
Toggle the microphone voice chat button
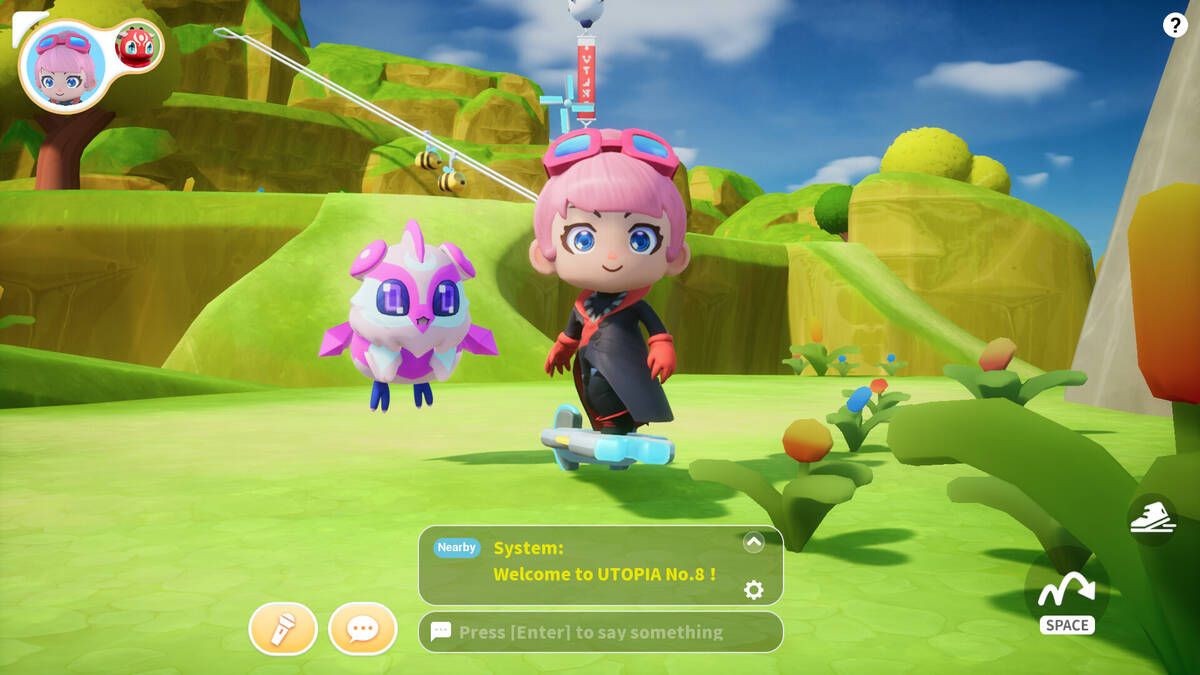pyautogui.click(x=283, y=629)
